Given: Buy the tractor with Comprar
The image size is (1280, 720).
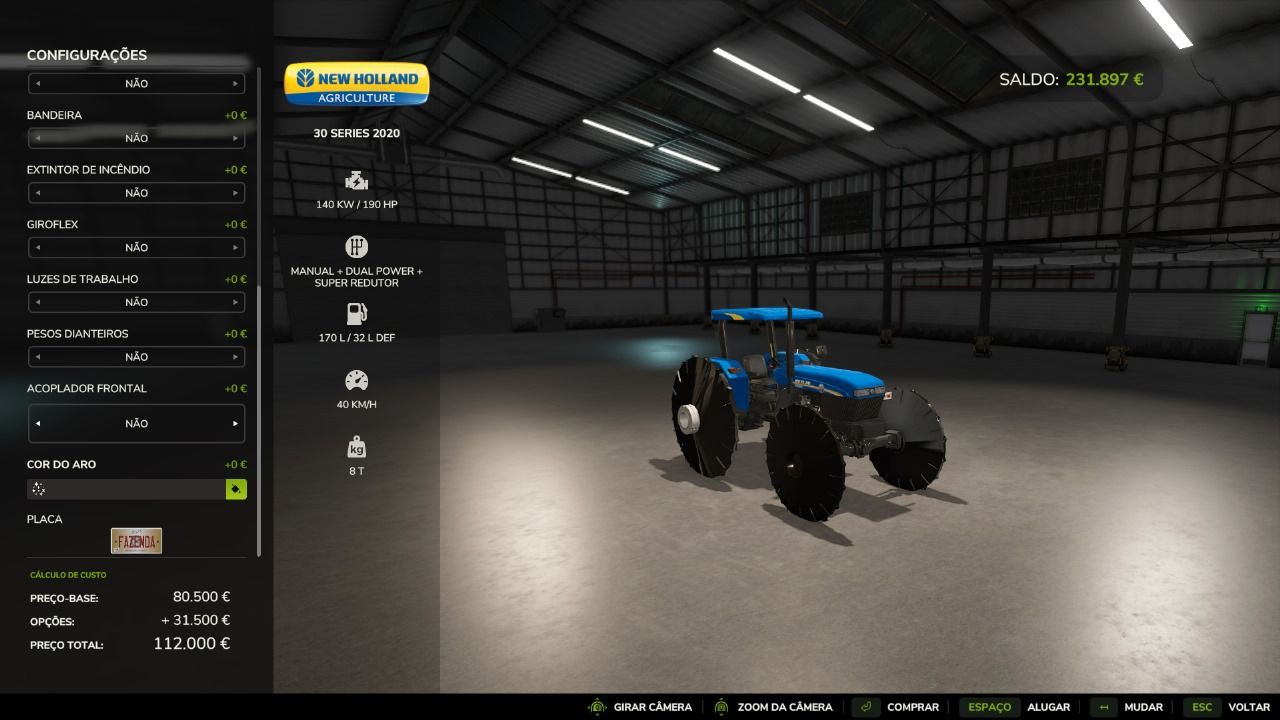Looking at the screenshot, I should click(x=897, y=707).
